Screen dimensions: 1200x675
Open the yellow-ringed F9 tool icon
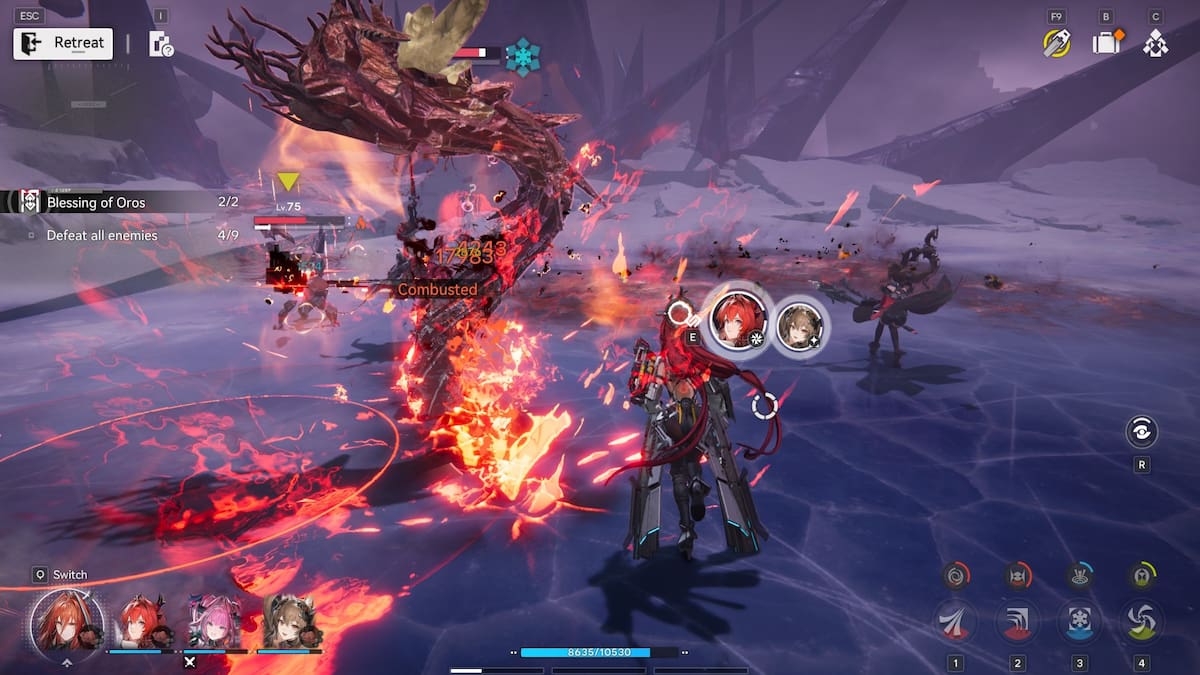pos(1056,43)
